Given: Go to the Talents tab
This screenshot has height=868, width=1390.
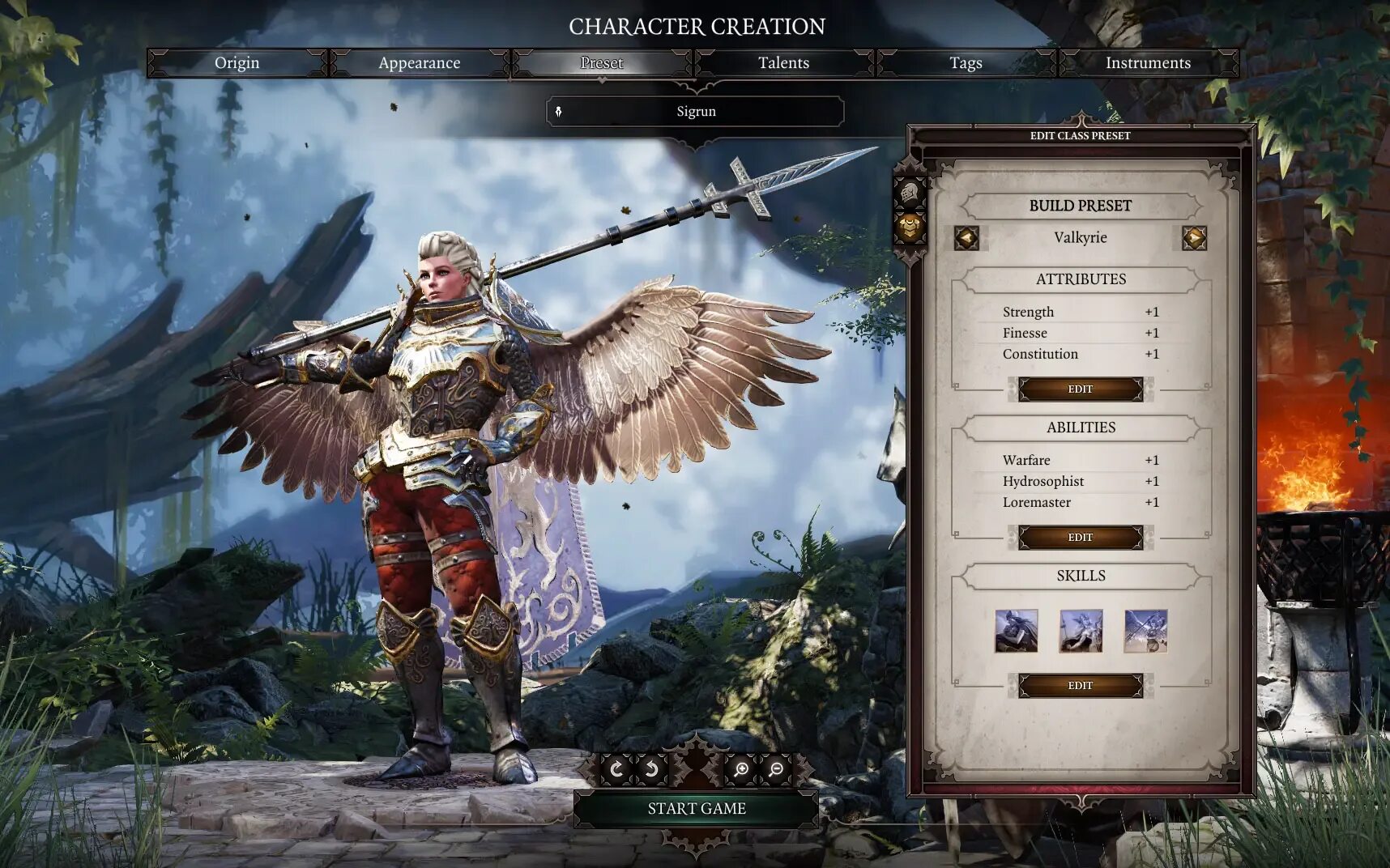Looking at the screenshot, I should point(783,63).
